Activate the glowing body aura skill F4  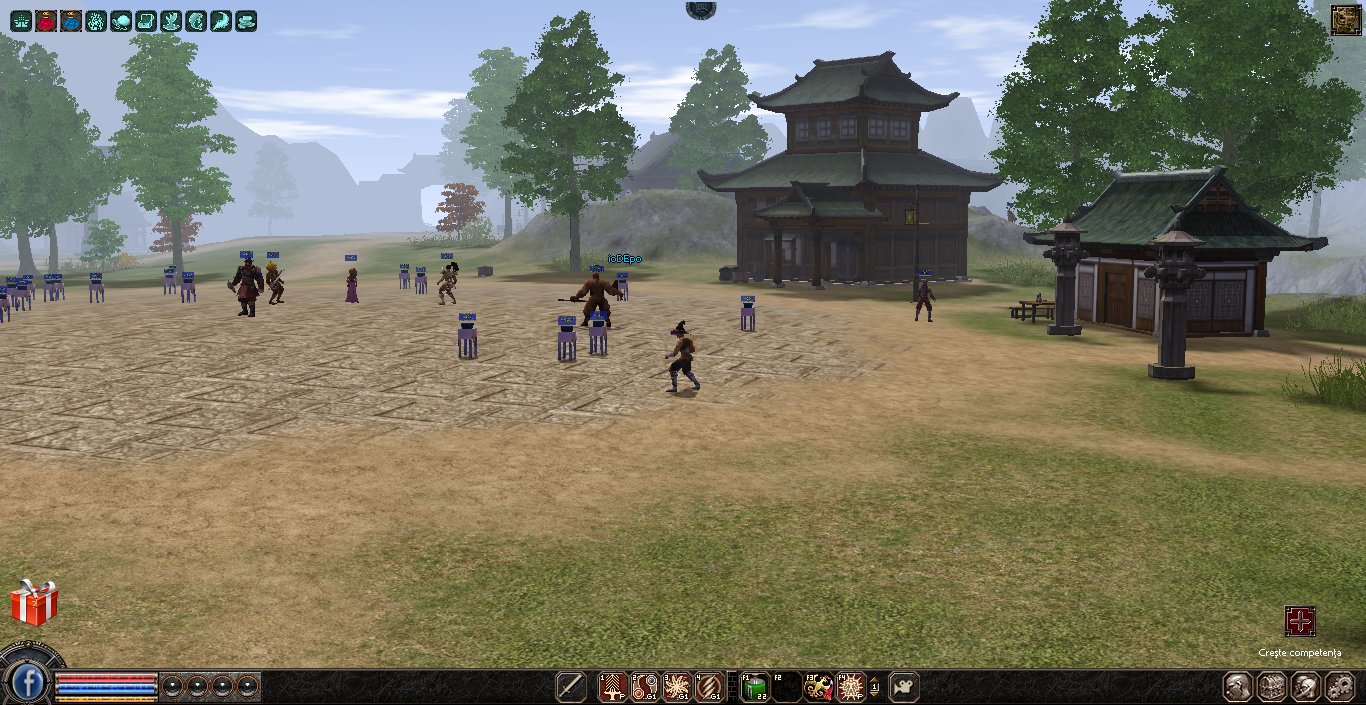[x=850, y=687]
